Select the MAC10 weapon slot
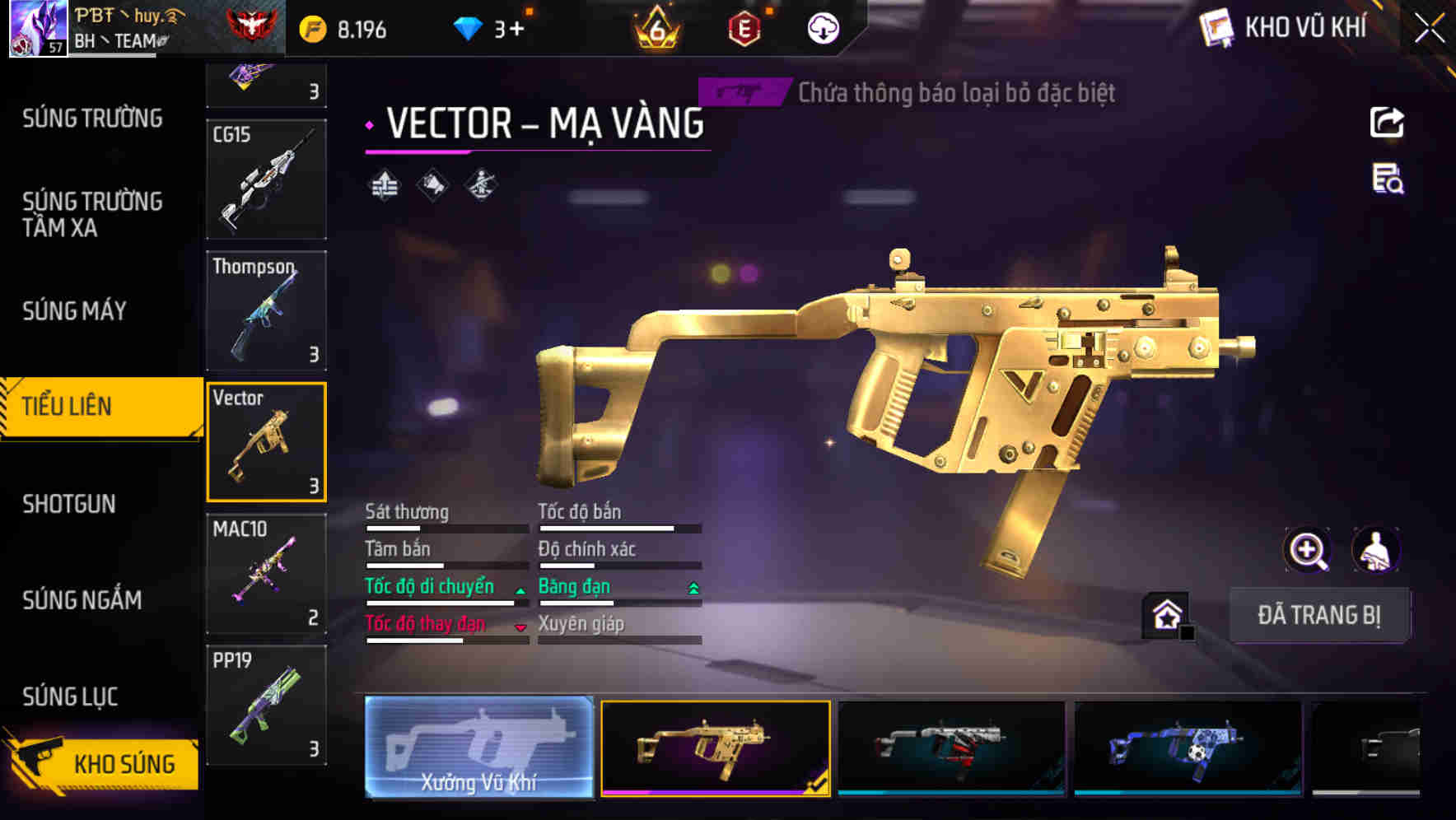Screen dimensions: 1456x820 pos(266,574)
